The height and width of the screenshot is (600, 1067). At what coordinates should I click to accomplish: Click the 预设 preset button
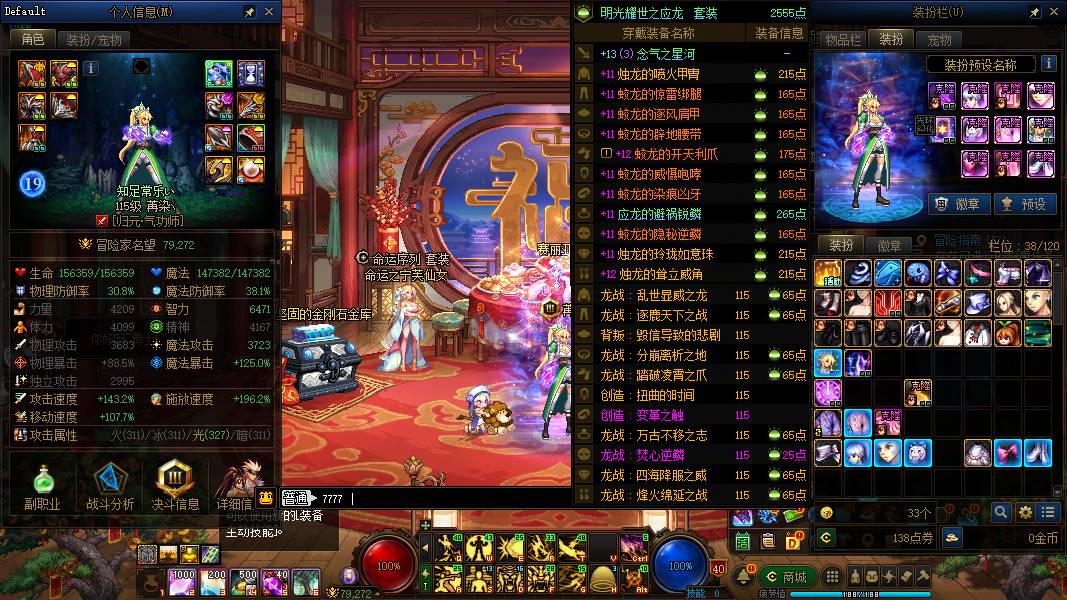(1022, 204)
